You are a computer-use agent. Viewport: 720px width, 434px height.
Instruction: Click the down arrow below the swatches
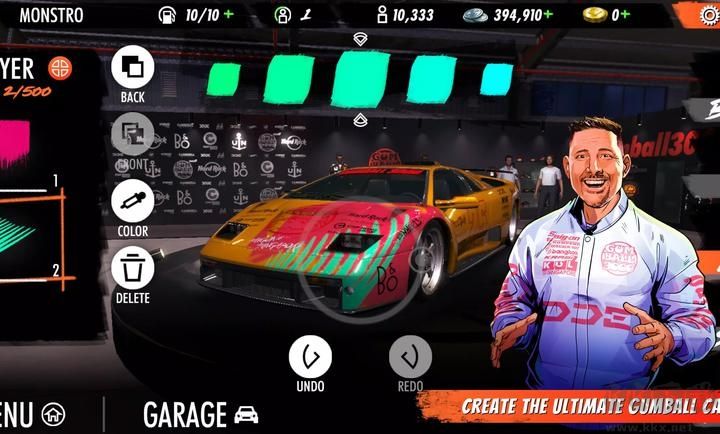coord(360,120)
